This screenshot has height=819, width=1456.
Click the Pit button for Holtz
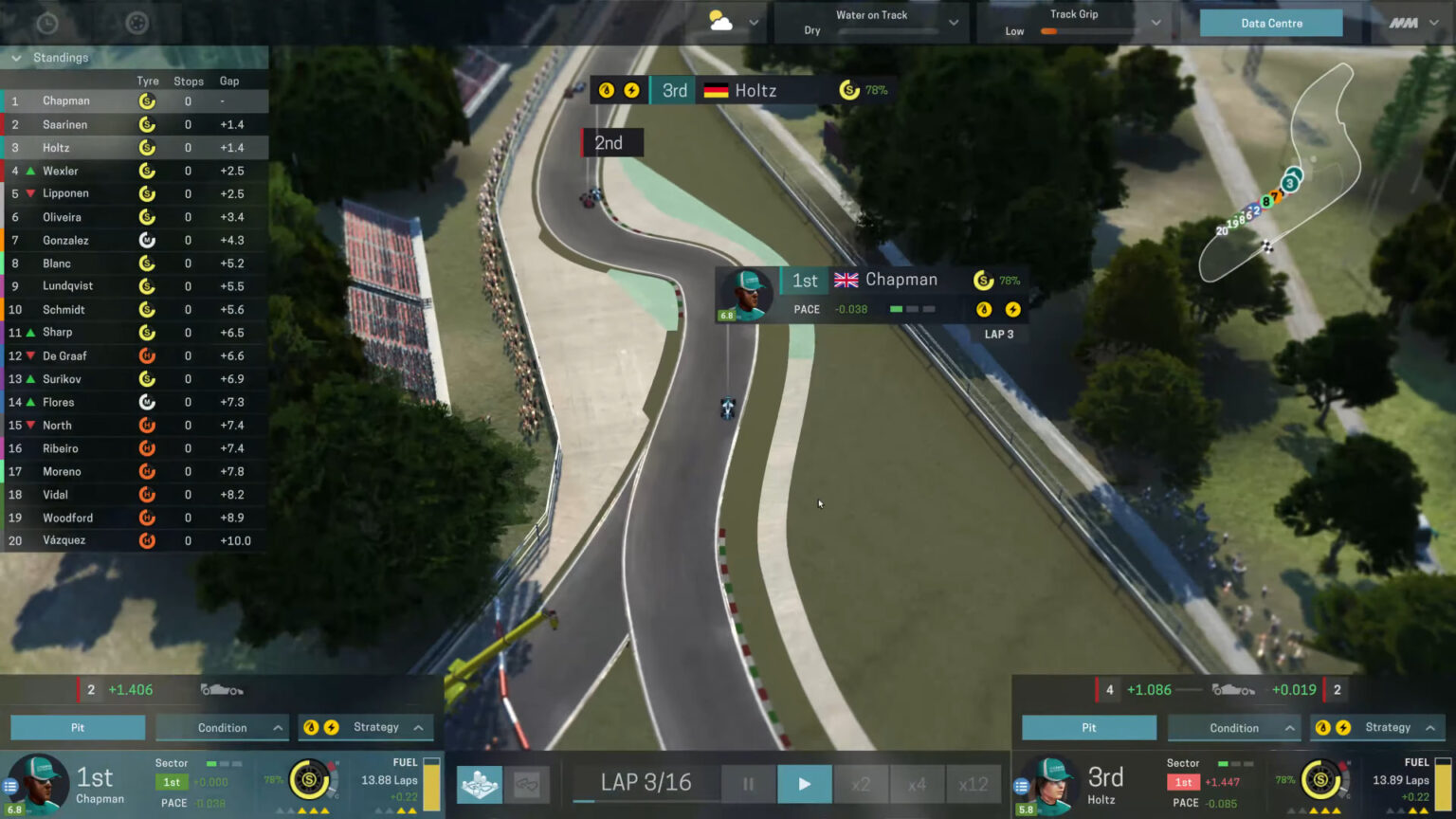coord(1088,727)
